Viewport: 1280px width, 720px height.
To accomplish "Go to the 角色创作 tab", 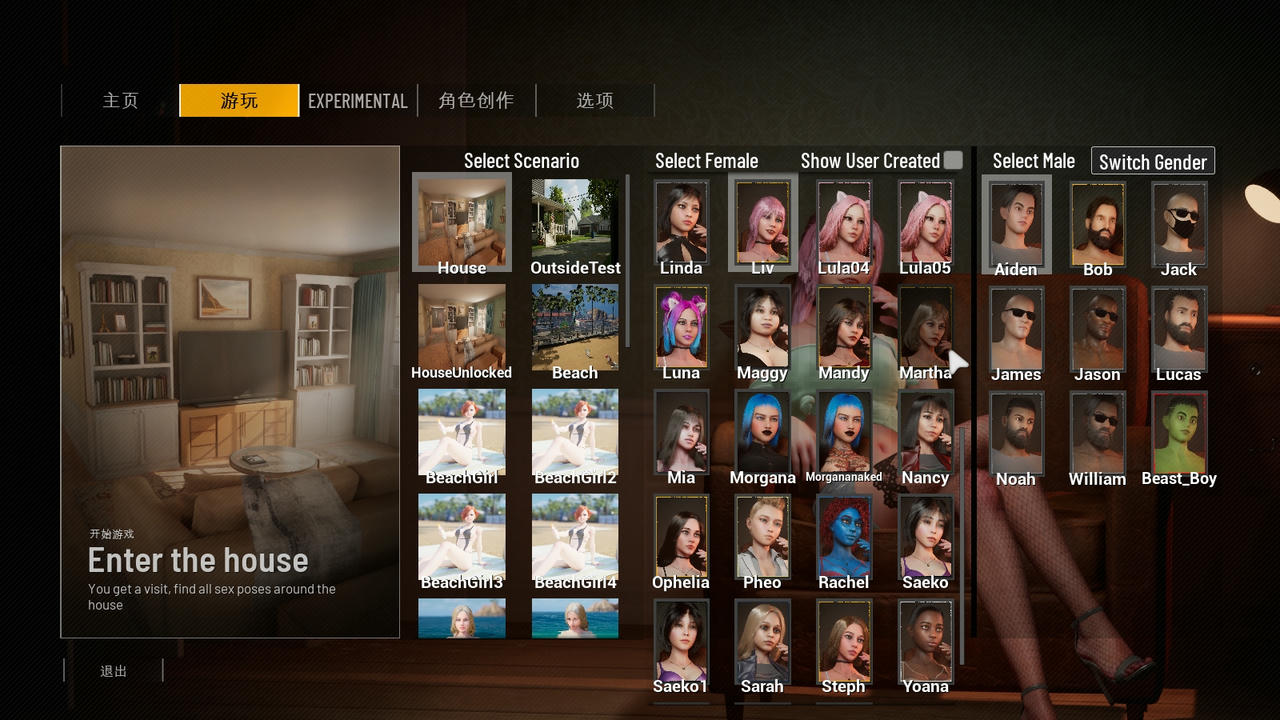I will 476,101.
